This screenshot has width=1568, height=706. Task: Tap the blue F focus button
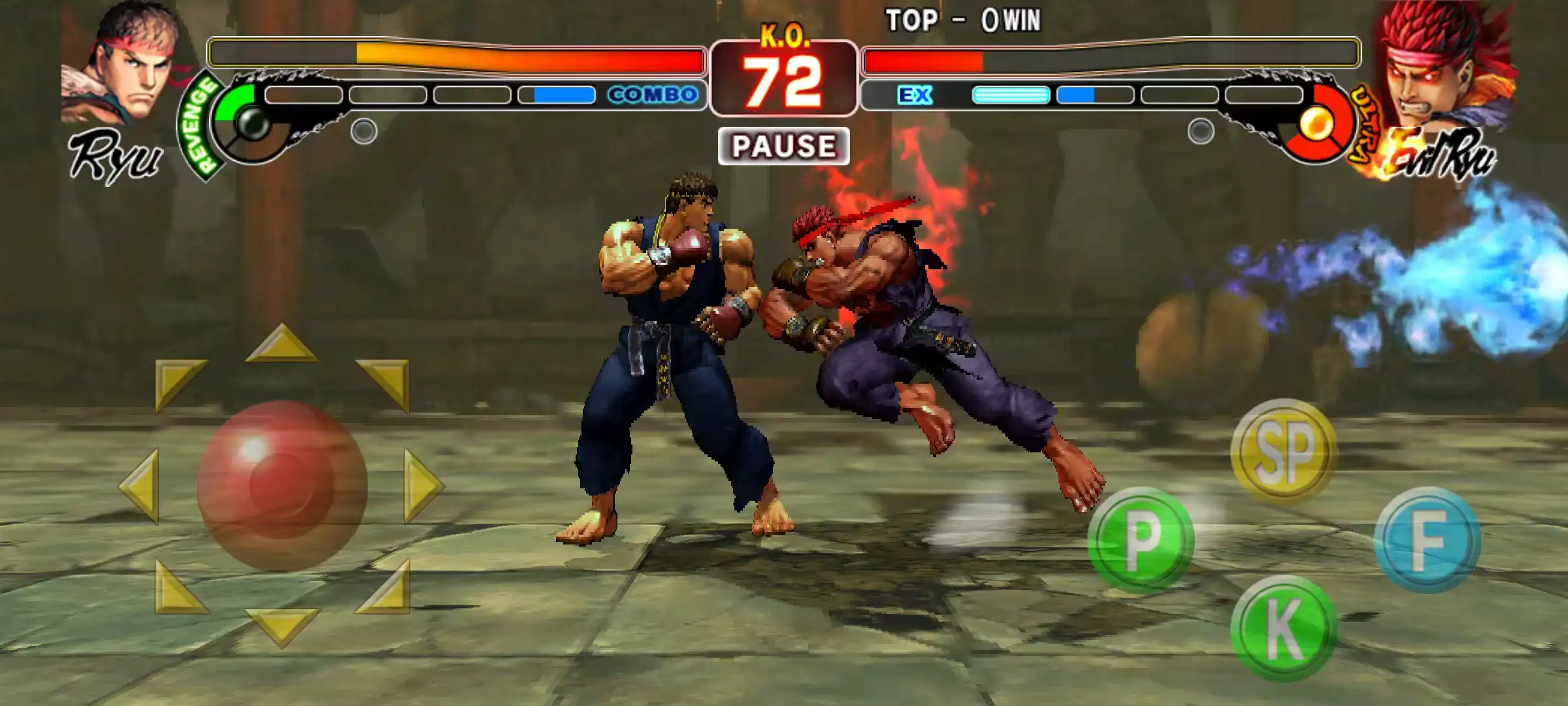click(1427, 539)
